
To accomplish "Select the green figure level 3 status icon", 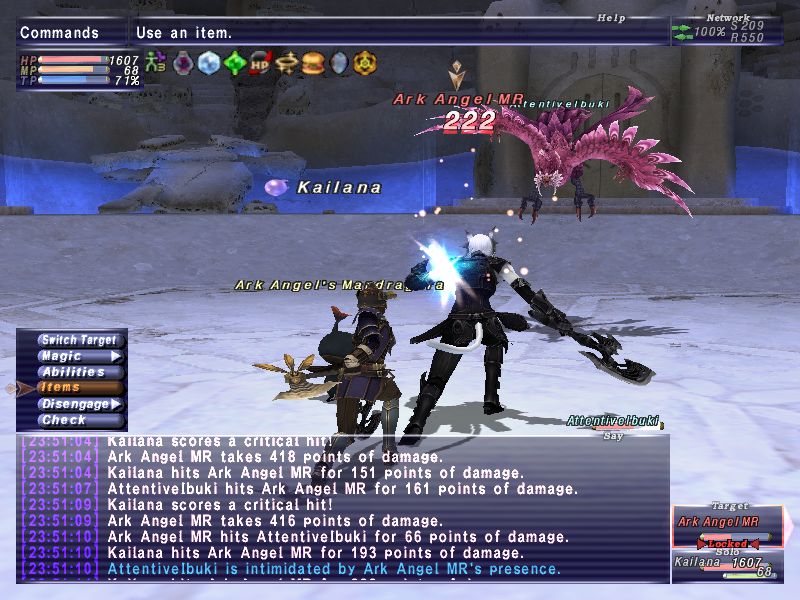I will tap(156, 64).
